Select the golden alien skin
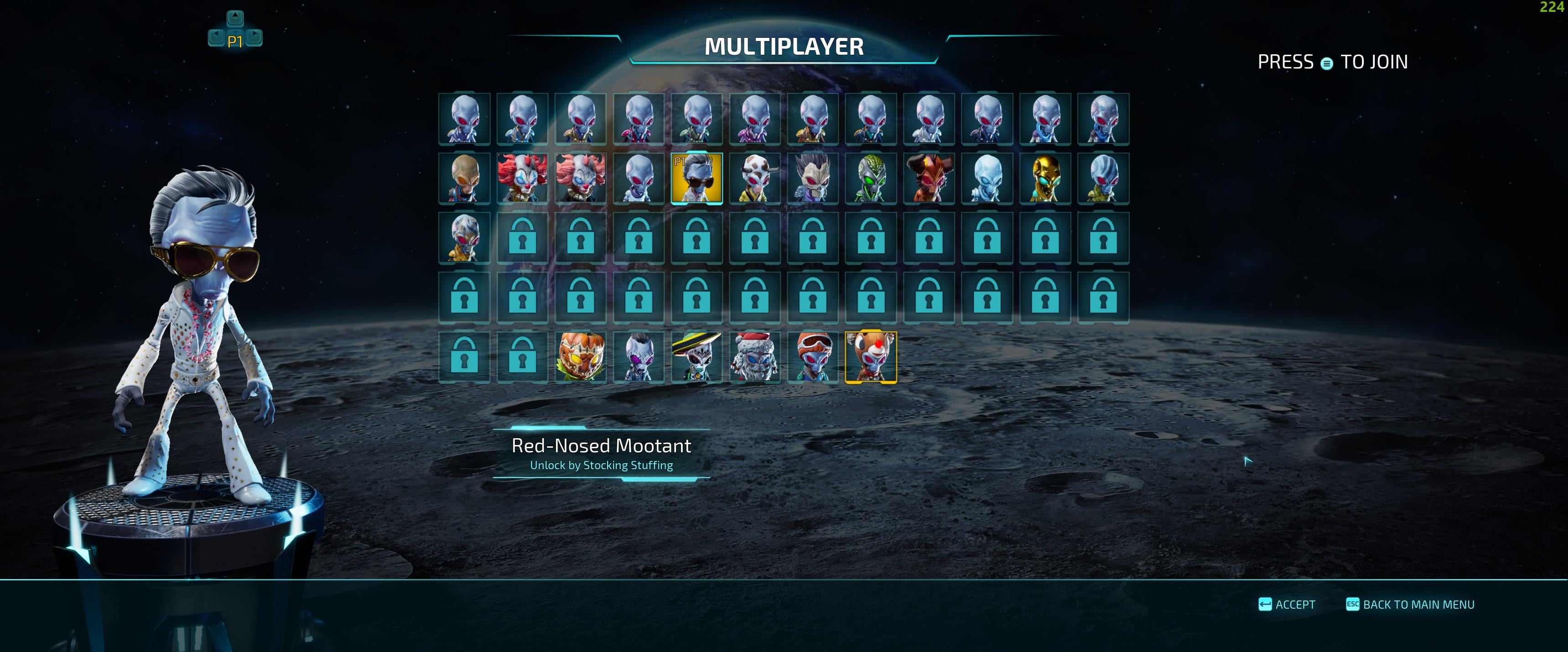The width and height of the screenshot is (1568, 652). [1045, 178]
